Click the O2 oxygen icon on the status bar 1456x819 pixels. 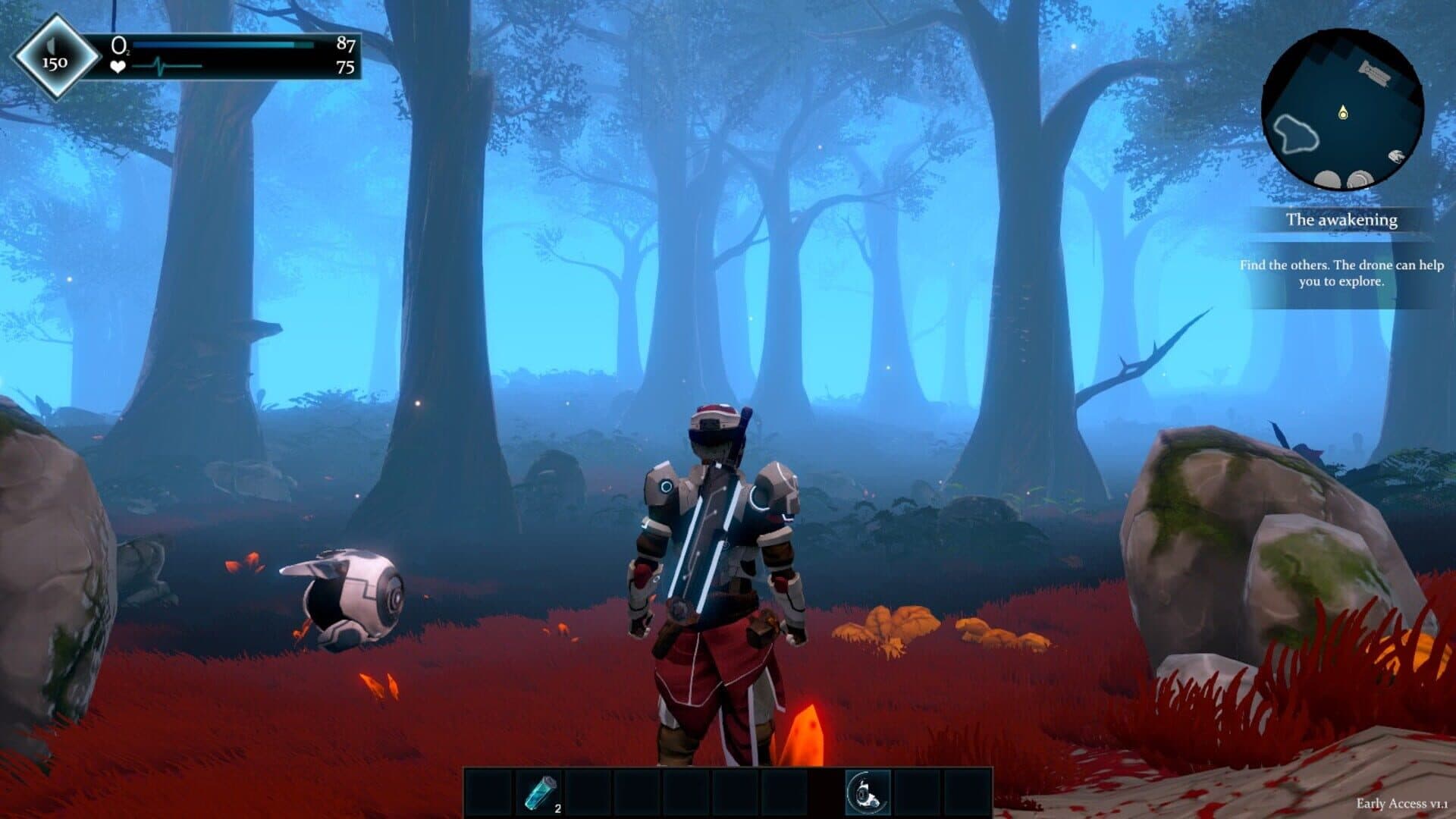(x=120, y=45)
